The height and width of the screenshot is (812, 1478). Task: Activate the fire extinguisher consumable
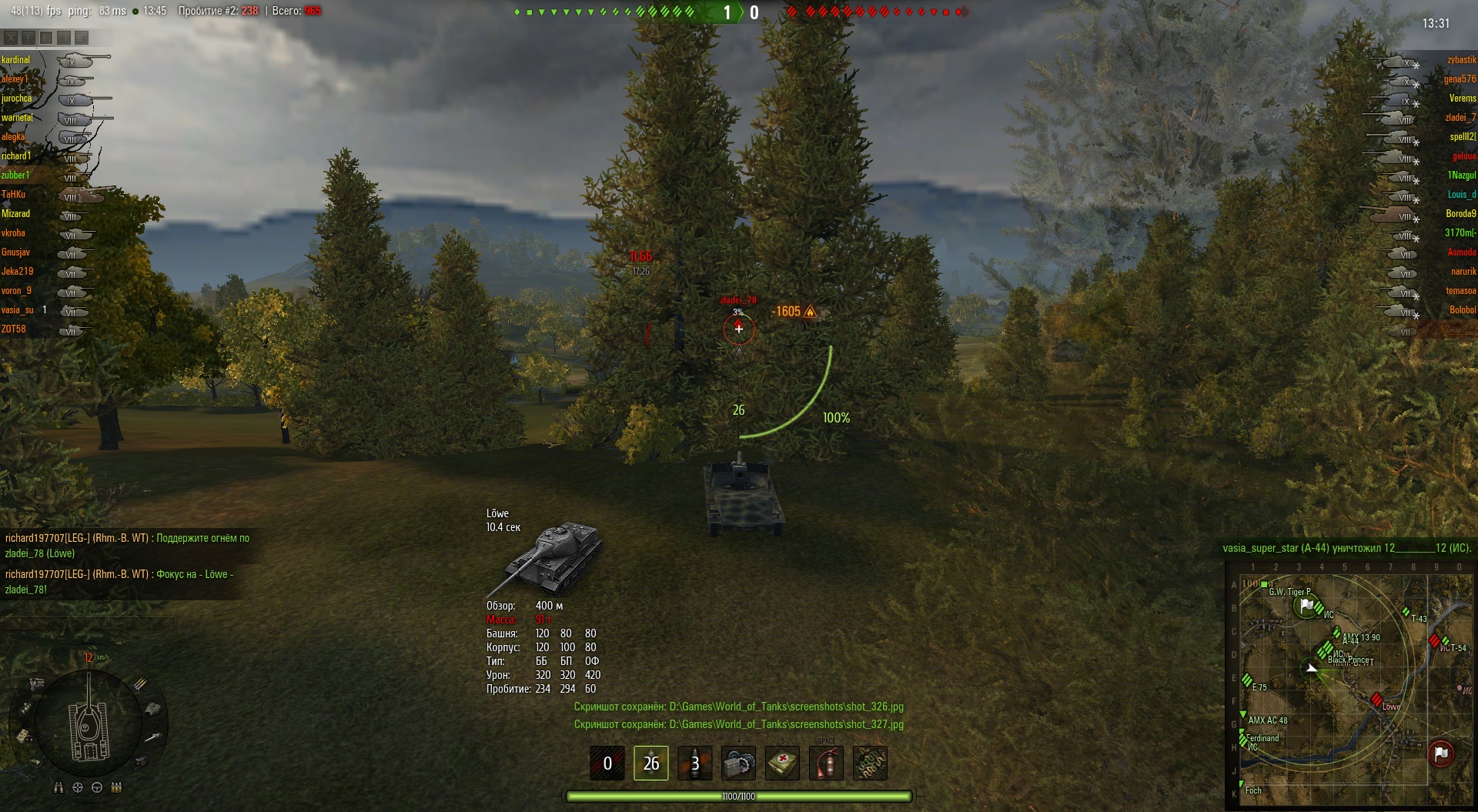[826, 763]
